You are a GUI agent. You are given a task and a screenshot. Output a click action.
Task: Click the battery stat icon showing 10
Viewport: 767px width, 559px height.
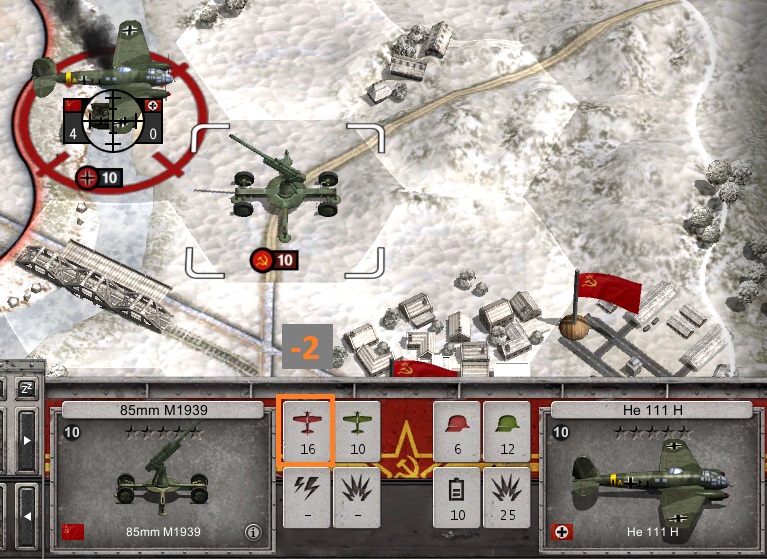click(x=457, y=497)
